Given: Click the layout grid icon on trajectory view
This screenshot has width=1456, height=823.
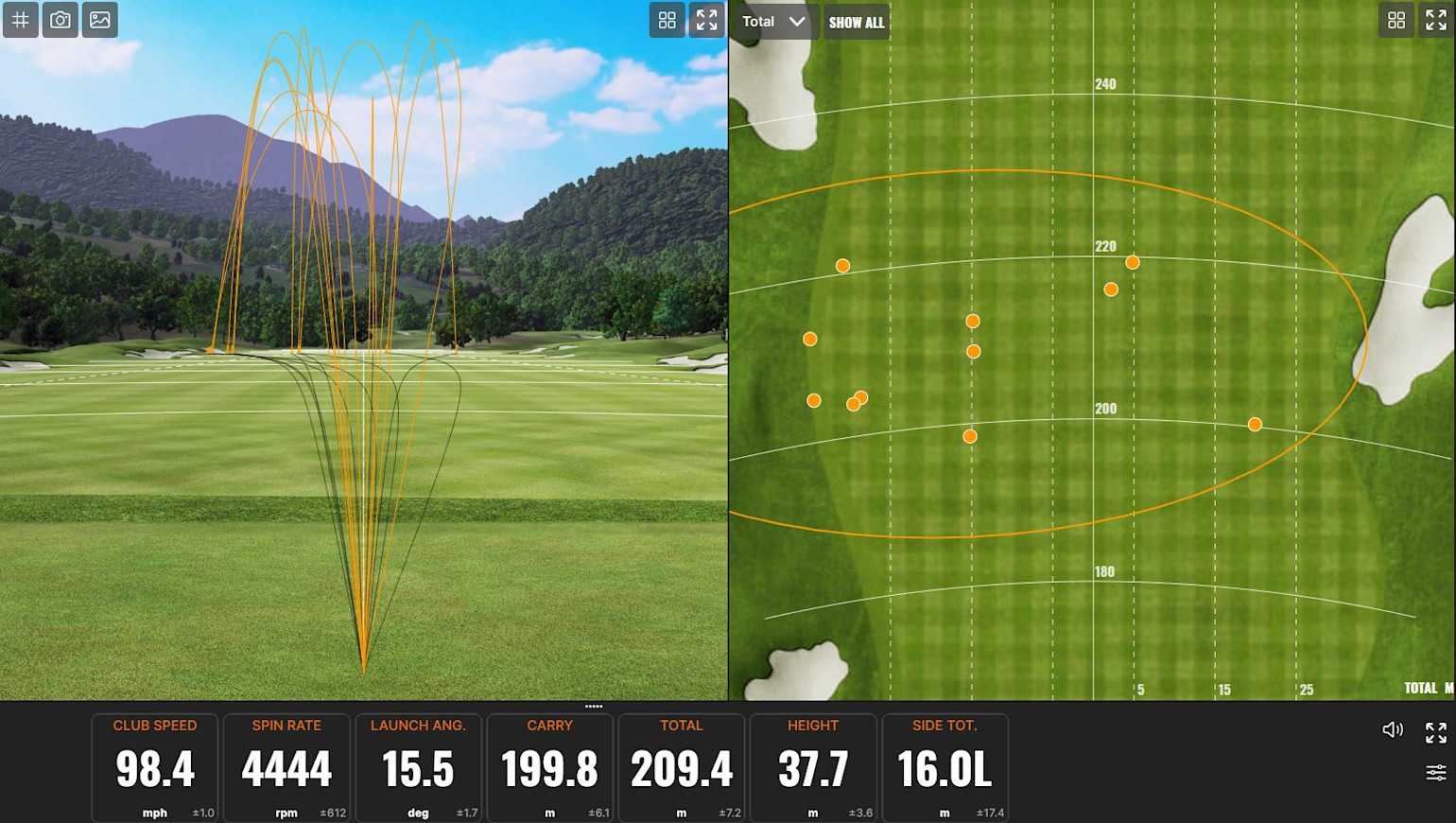Looking at the screenshot, I should pyautogui.click(x=667, y=20).
